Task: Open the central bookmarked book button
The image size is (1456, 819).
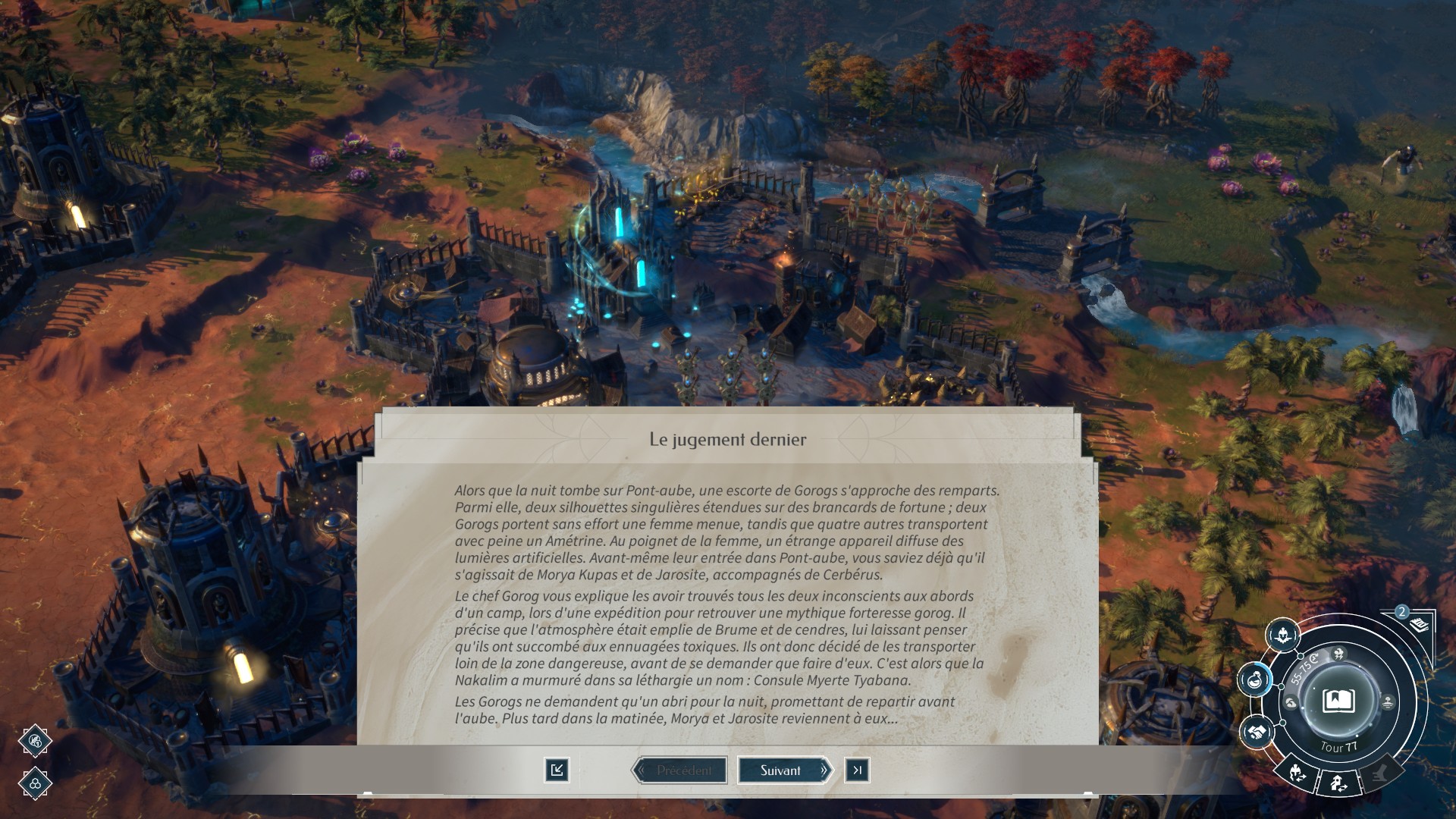Action: pos(1338,701)
